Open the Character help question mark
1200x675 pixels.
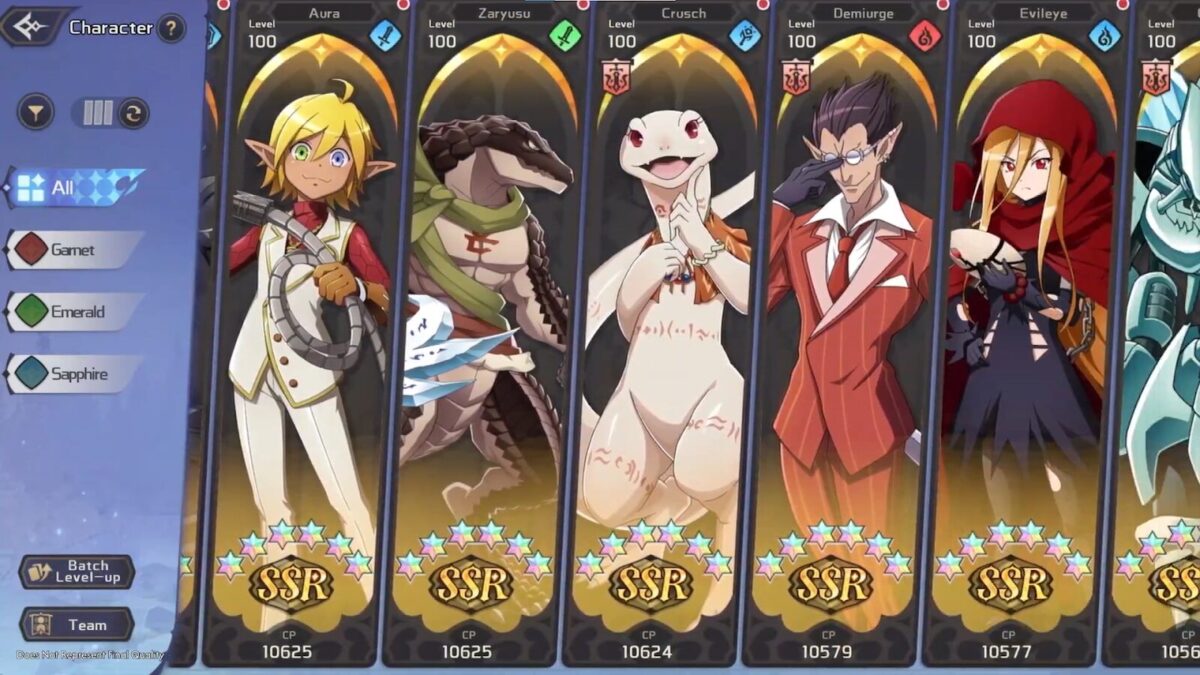point(171,28)
